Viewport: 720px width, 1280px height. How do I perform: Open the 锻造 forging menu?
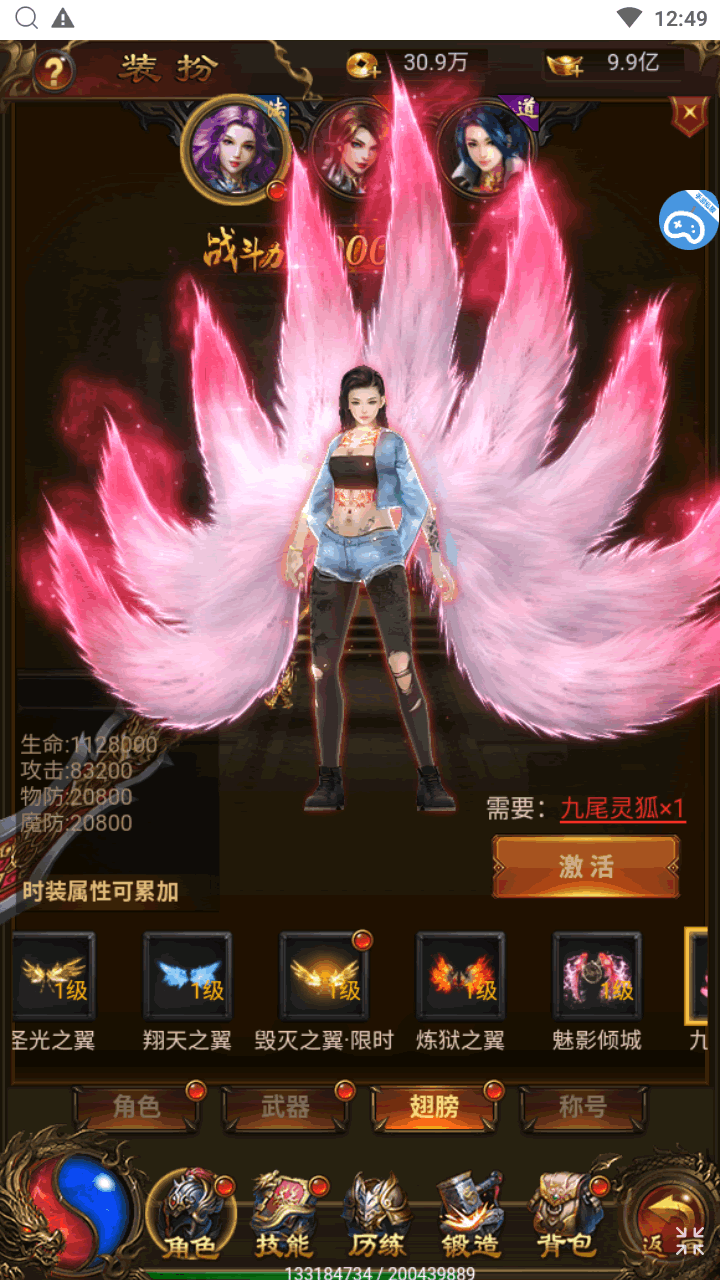[x=470, y=1215]
